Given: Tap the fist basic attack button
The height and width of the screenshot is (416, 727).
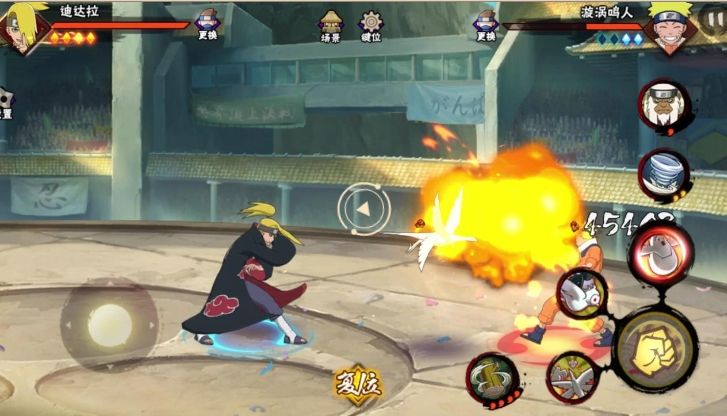Looking at the screenshot, I should click(x=655, y=349).
